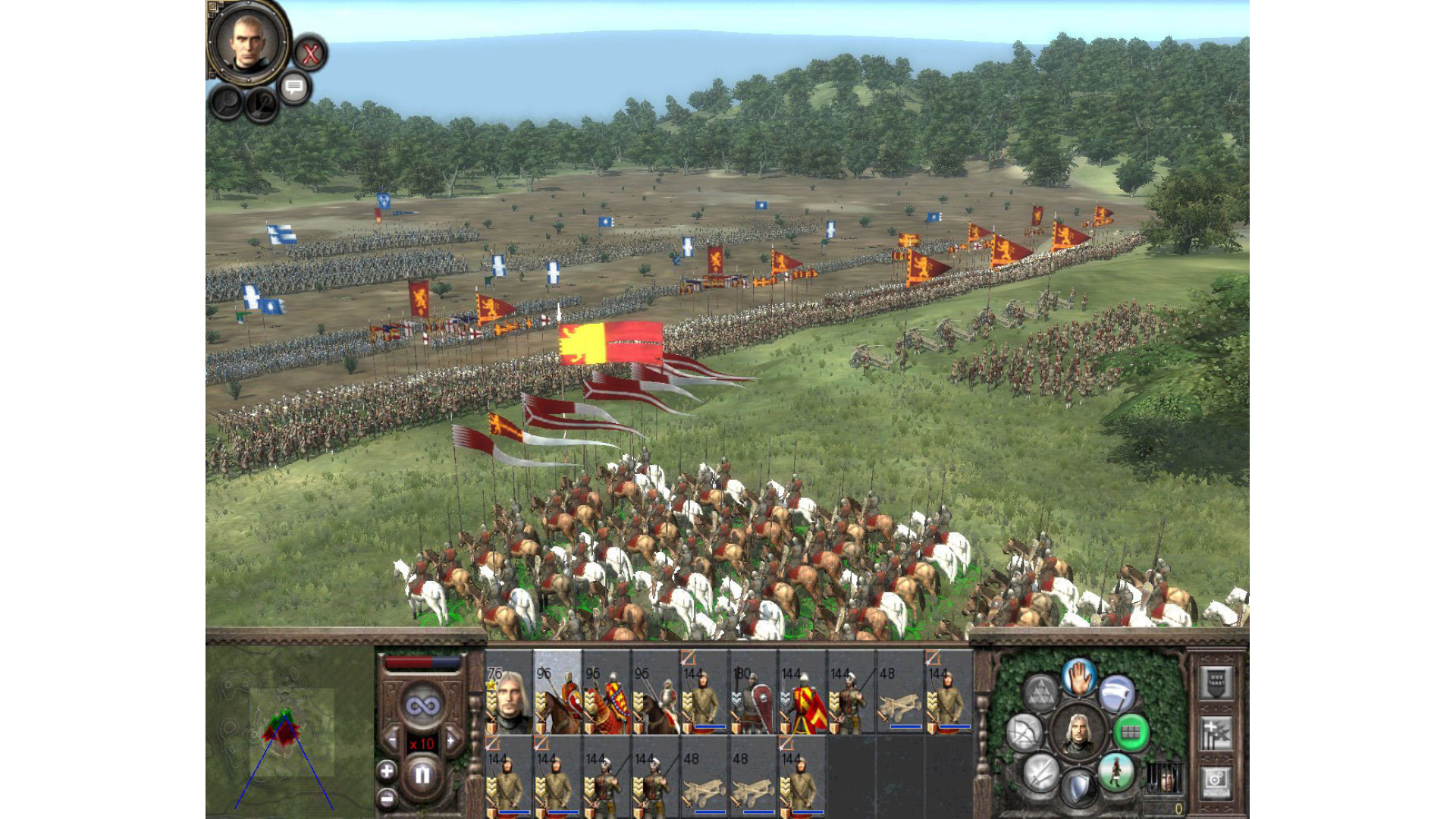The width and height of the screenshot is (1456, 819).
Task: Zoom out the minimap with minus
Action: [387, 798]
